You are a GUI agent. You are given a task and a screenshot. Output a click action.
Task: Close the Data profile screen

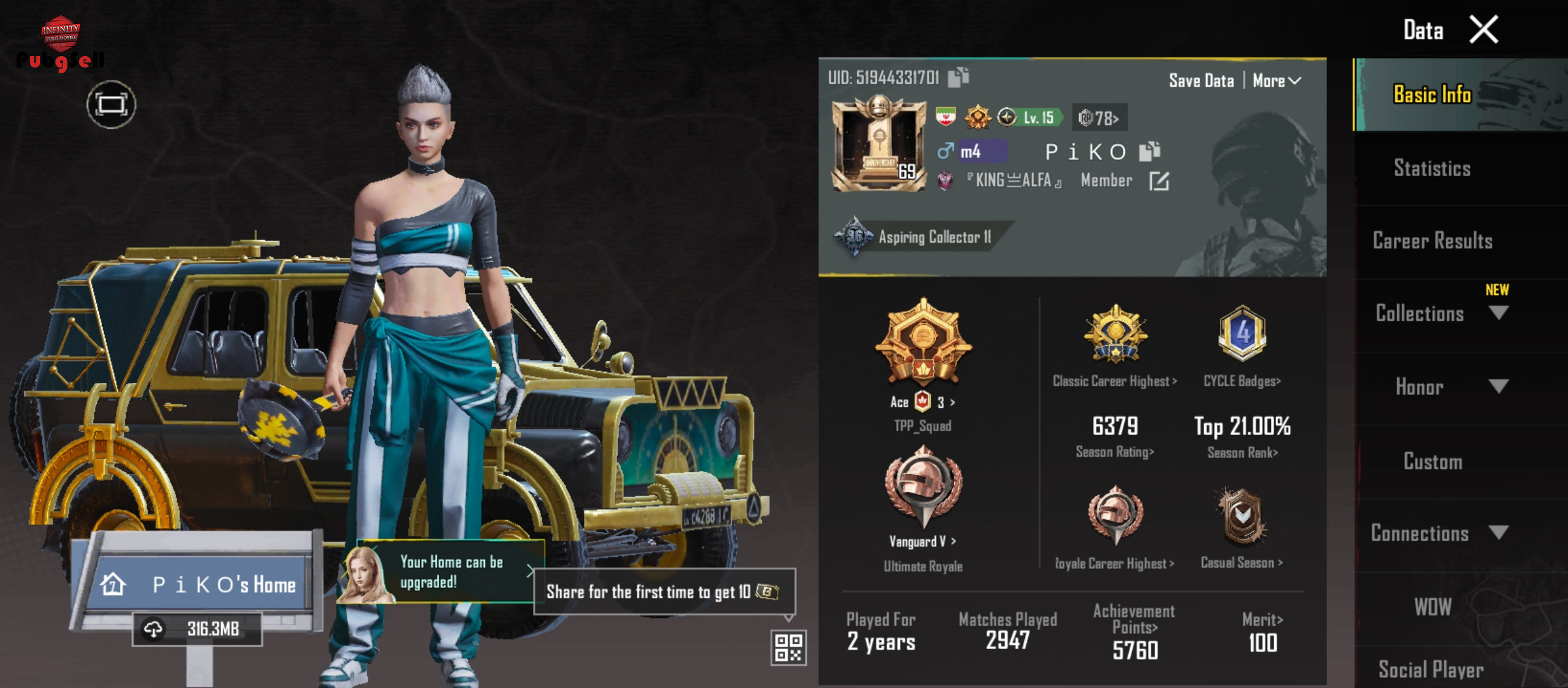click(1483, 29)
